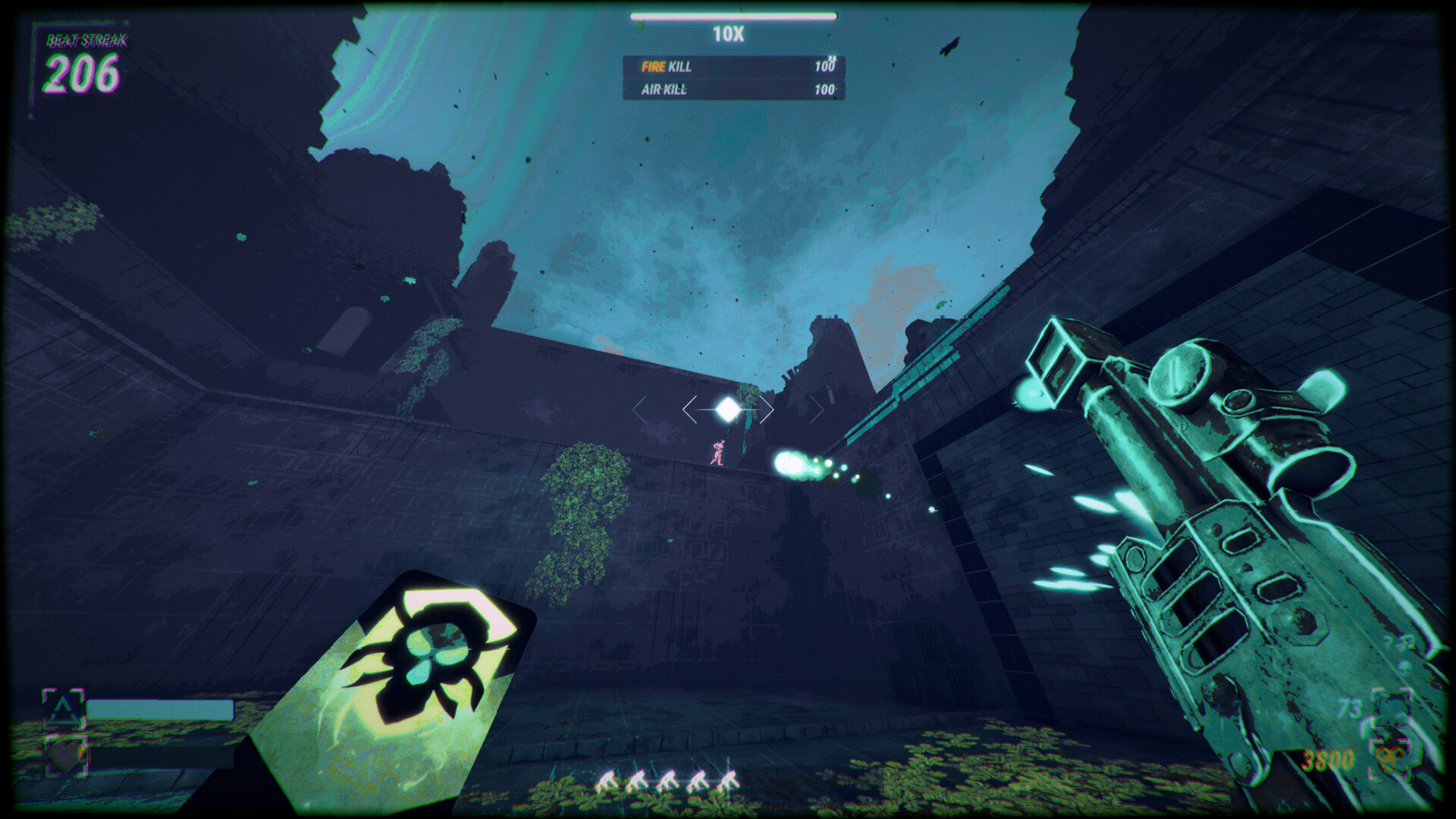Enable the ability bracket indicator above the heart

64,707
